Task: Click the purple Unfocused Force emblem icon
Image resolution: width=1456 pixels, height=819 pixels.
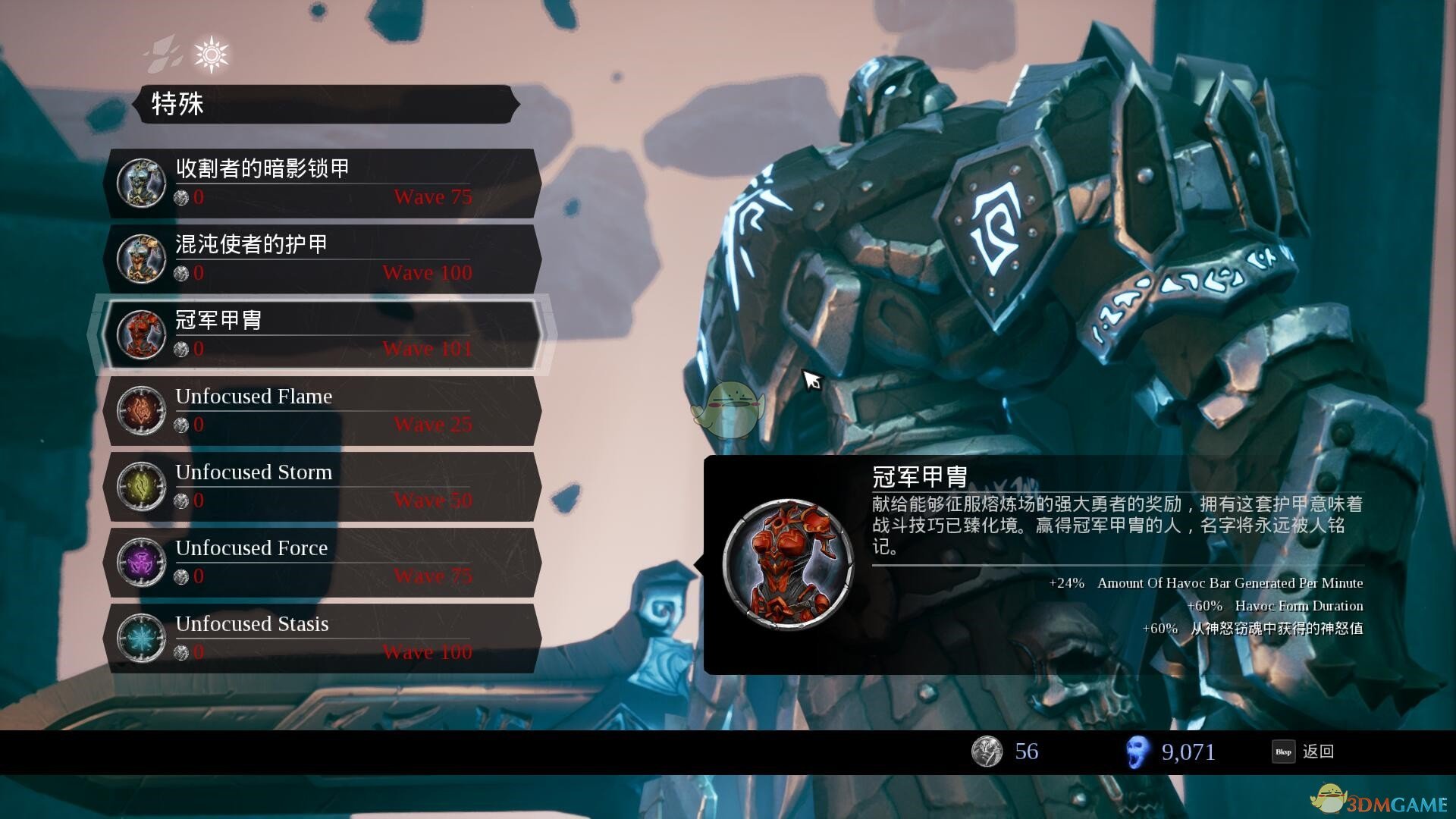Action: coord(140,561)
